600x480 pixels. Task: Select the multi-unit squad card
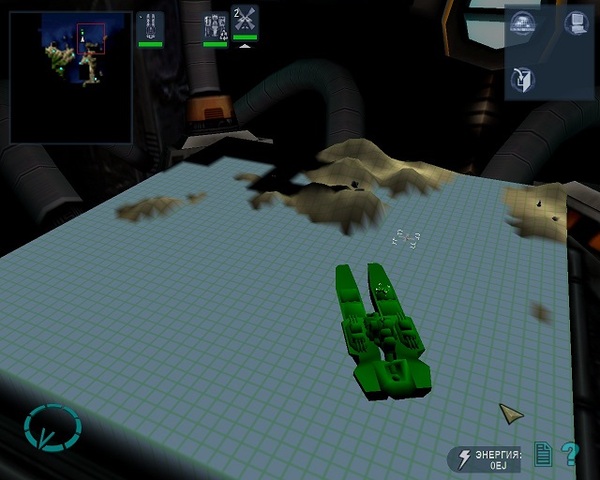click(x=215, y=27)
